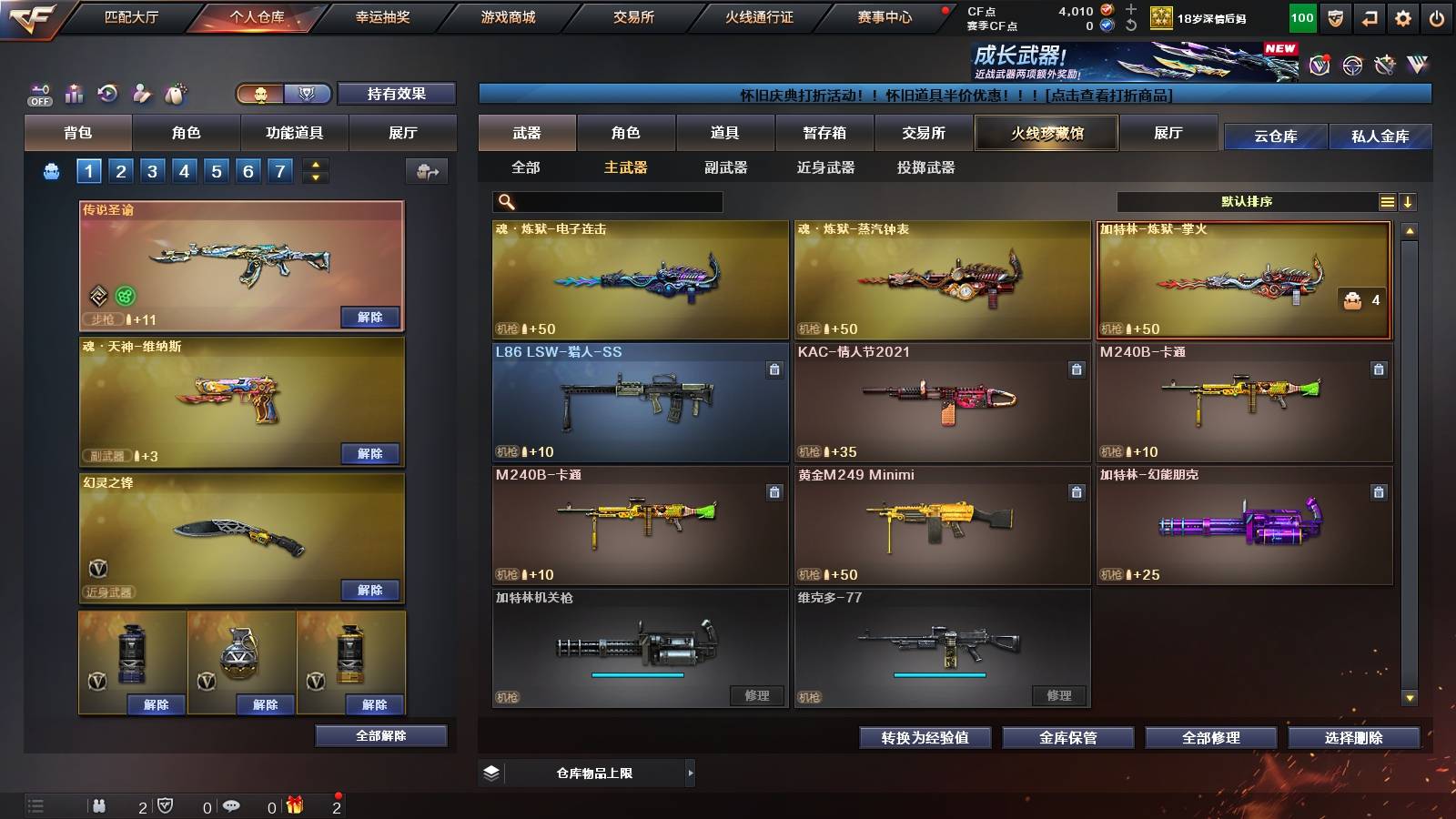Screen dimensions: 1456x819
Task: Click the 全部解除 button in left panel
Action: 379,735
